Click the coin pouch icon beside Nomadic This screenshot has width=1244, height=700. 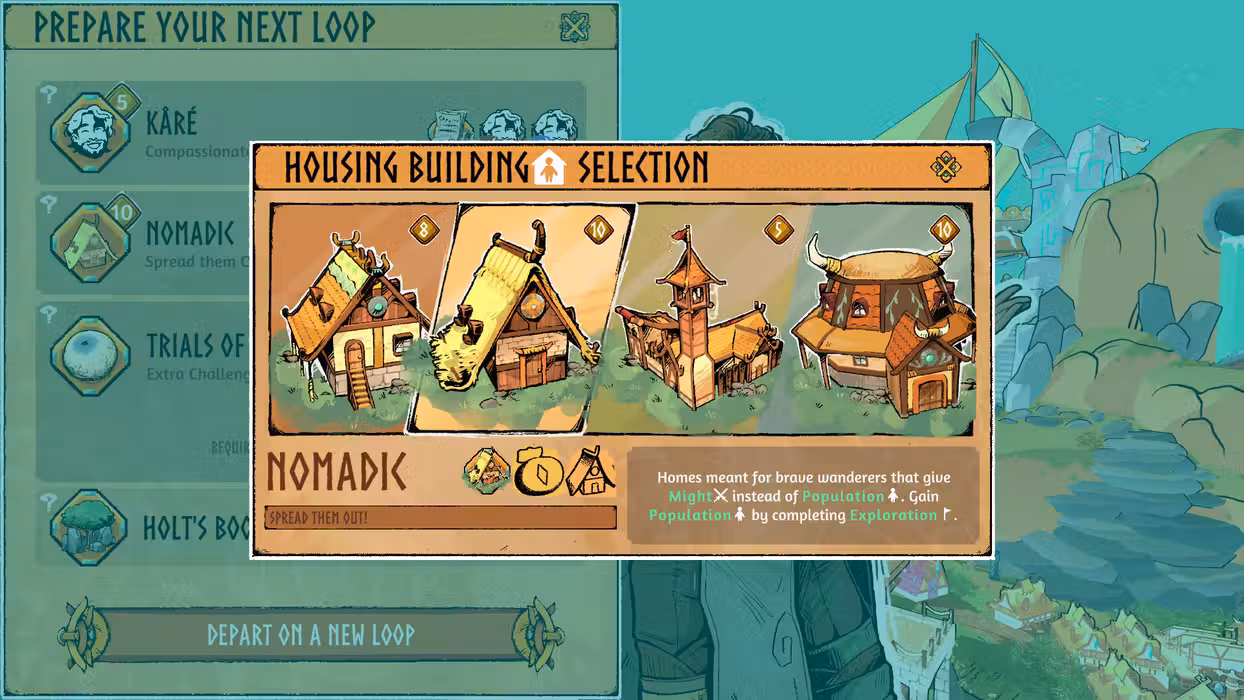coord(540,472)
